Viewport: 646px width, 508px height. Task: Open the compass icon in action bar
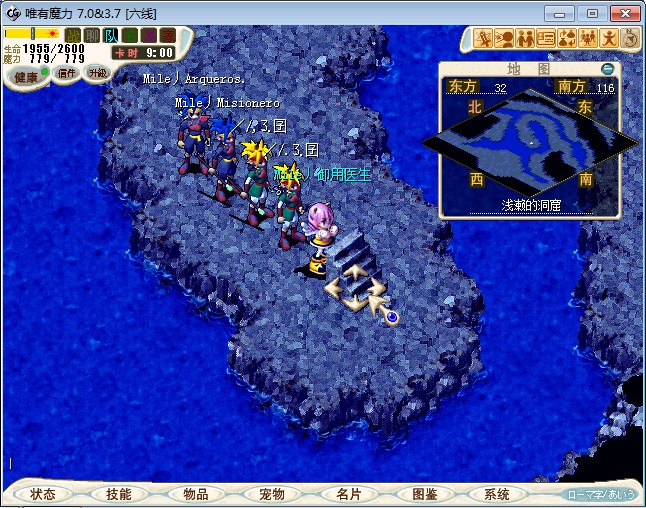[629, 39]
